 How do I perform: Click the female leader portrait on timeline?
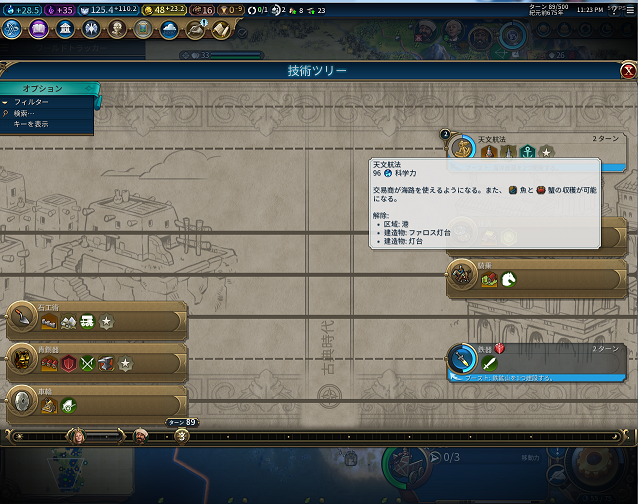(78, 435)
